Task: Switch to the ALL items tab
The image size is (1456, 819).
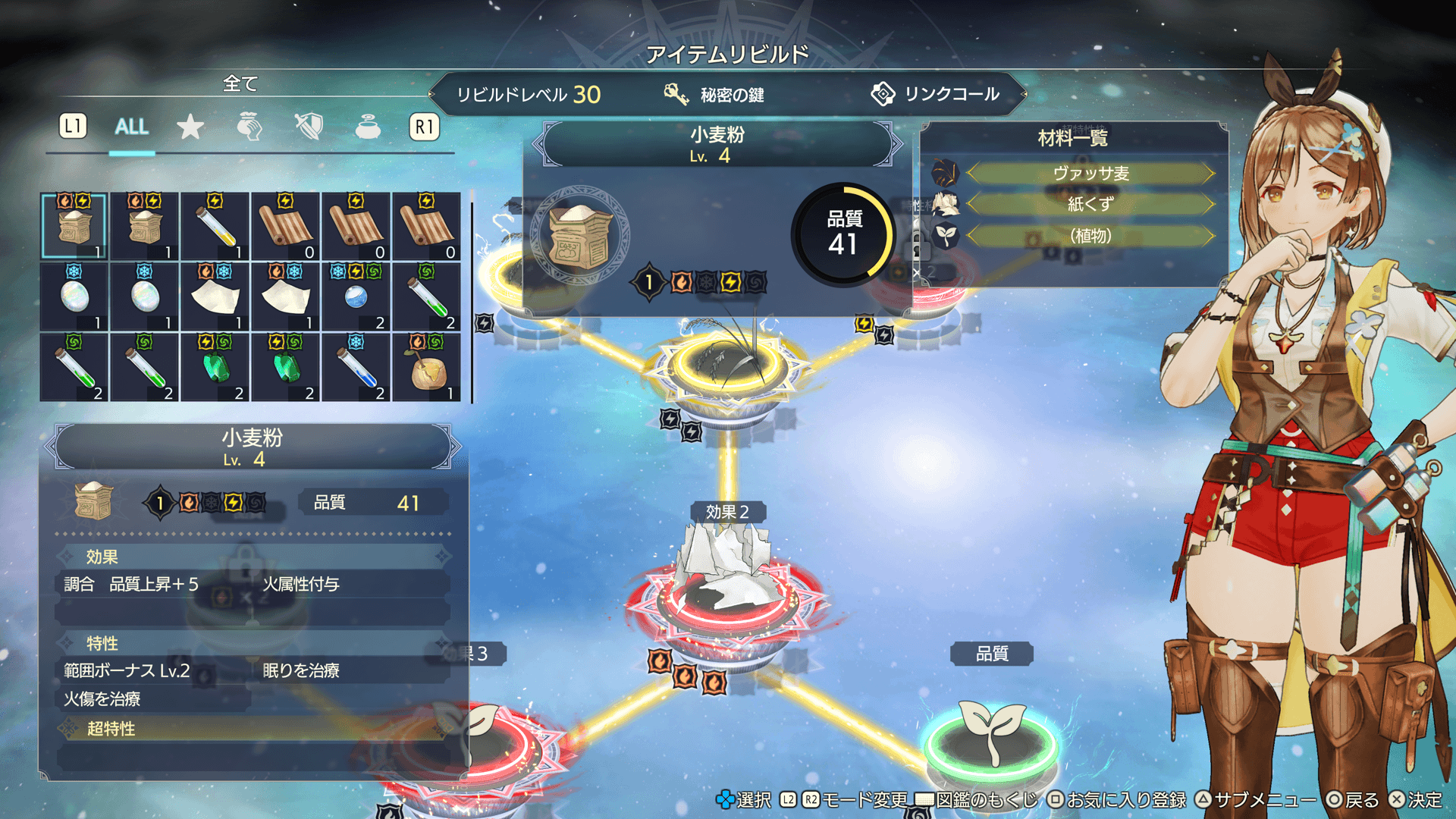Action: pos(131,127)
